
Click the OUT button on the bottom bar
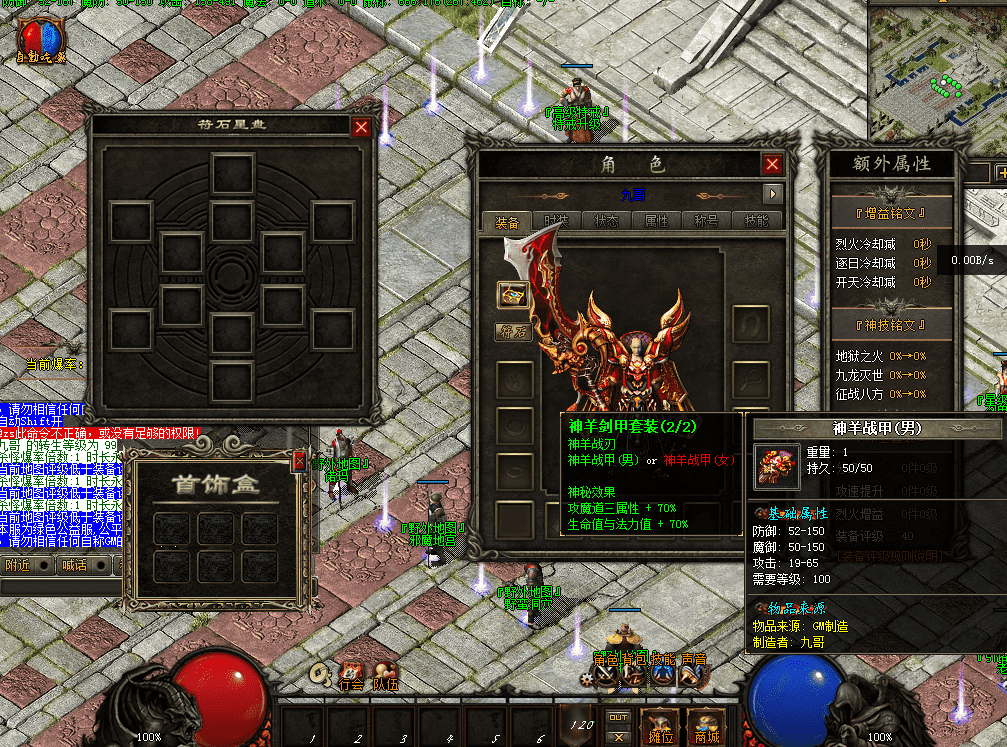[x=619, y=717]
